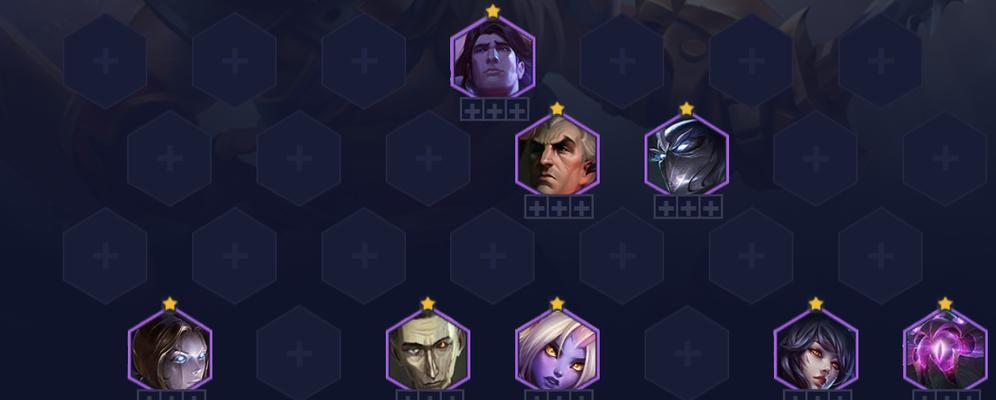
Task: Choose the purple-skinned white-haired champion
Action: click(x=557, y=351)
